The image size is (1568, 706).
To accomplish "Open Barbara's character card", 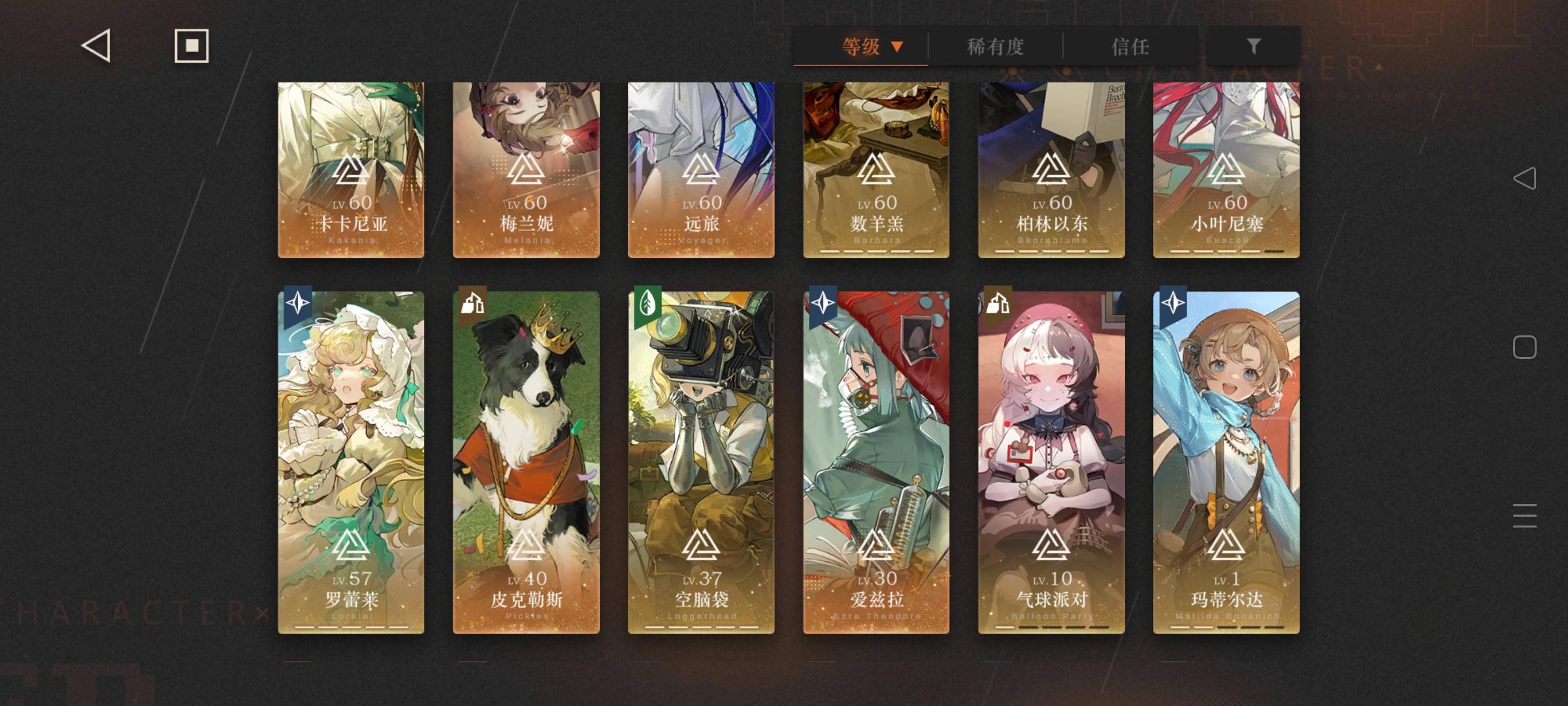I will tap(875, 170).
